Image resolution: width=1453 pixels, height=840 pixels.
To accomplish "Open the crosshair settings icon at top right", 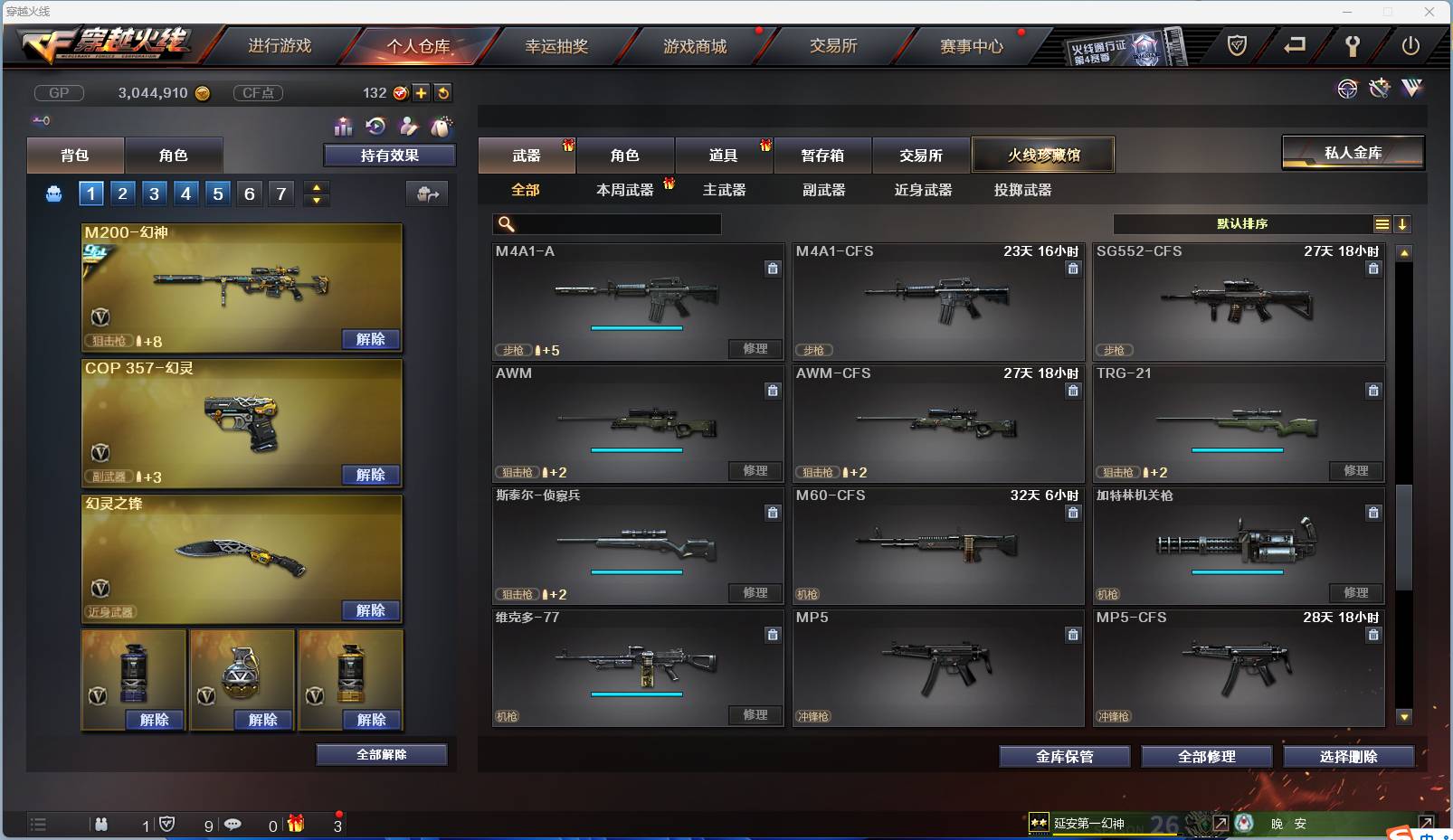I will 1348,89.
